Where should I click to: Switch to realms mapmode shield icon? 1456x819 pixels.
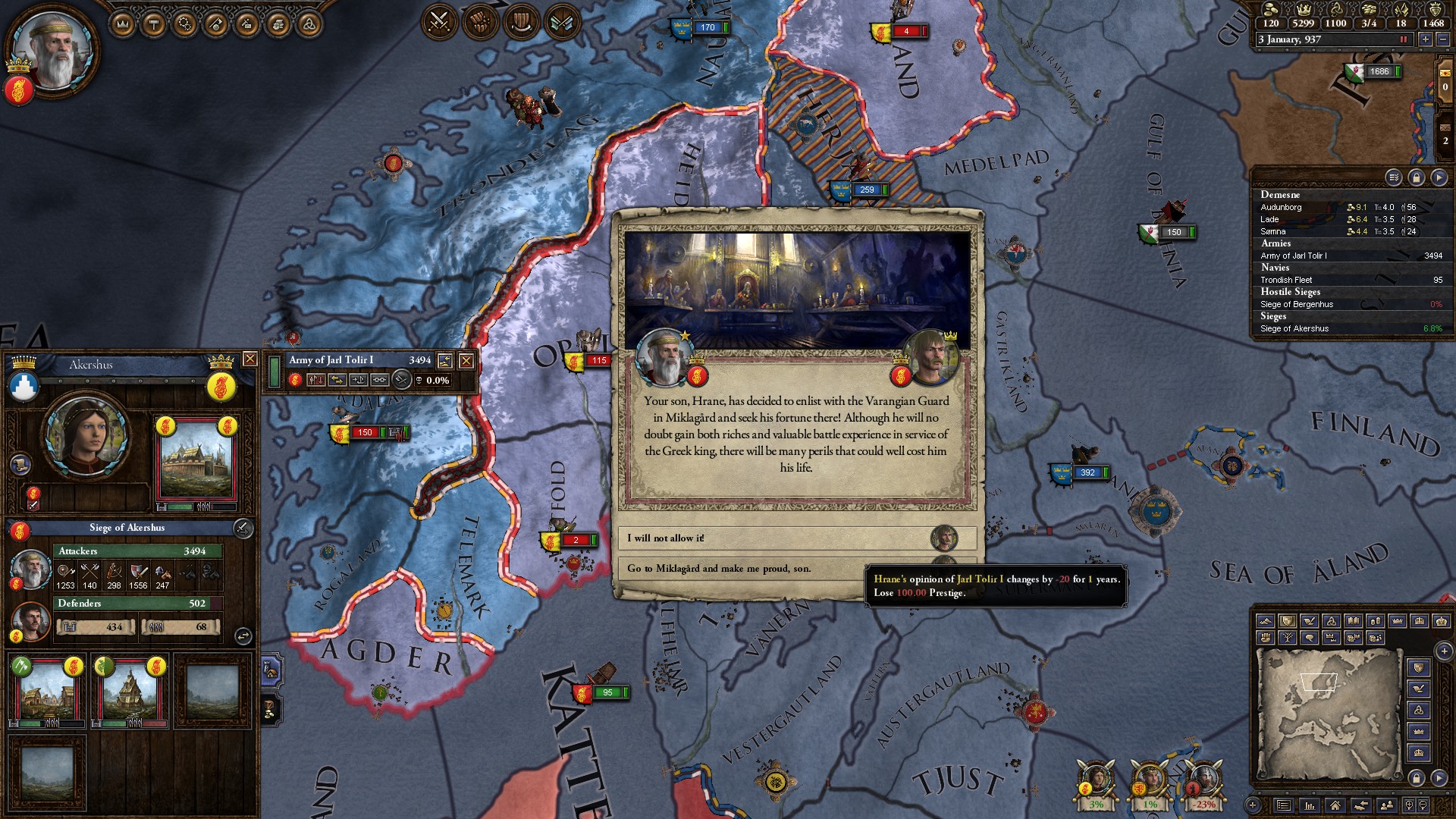point(1287,620)
